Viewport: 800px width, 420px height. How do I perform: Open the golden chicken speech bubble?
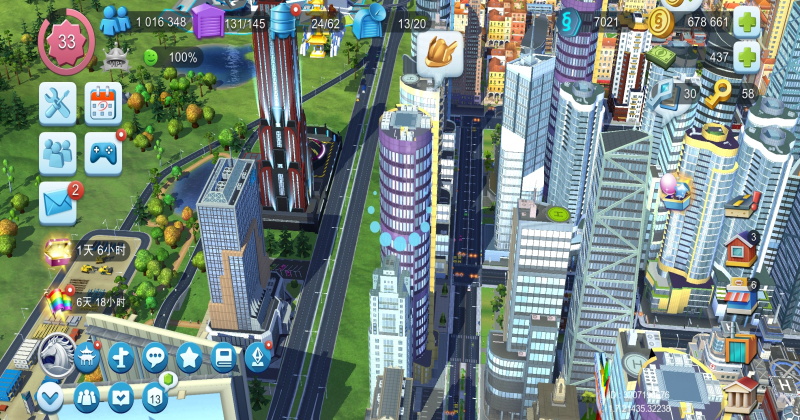[x=437, y=53]
